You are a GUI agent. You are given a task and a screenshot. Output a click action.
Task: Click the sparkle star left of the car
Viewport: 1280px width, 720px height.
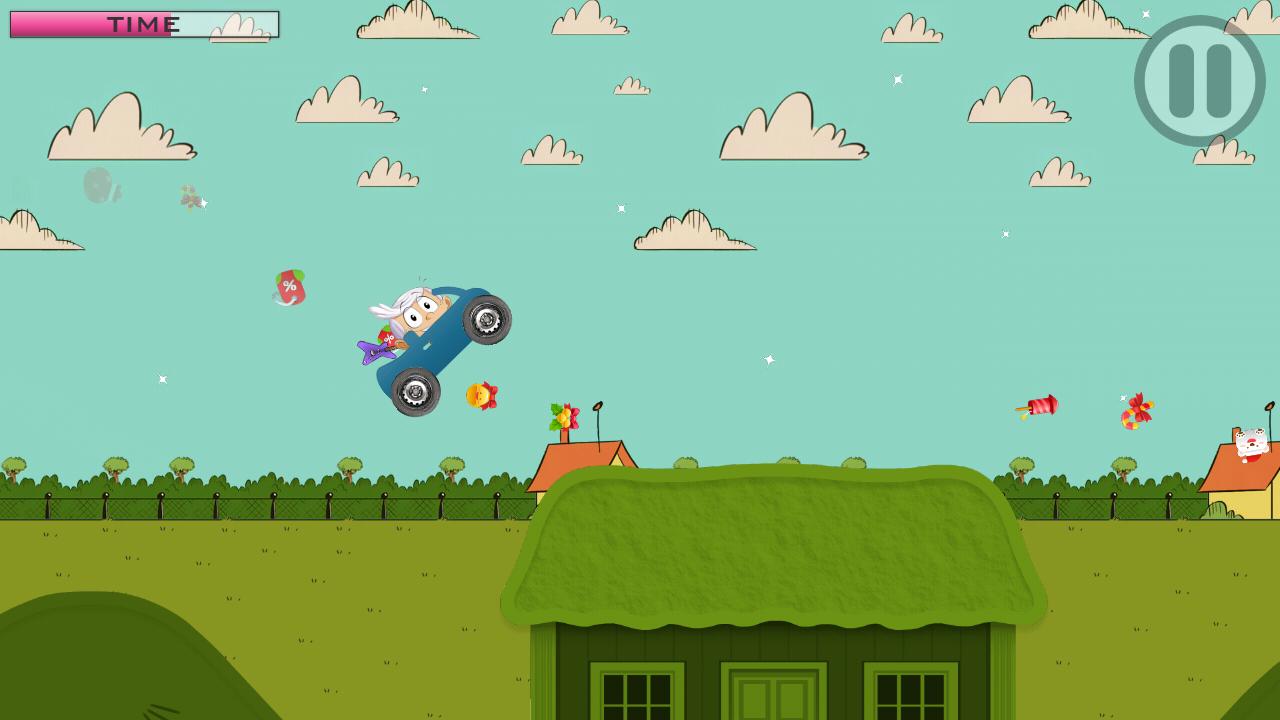(x=161, y=380)
